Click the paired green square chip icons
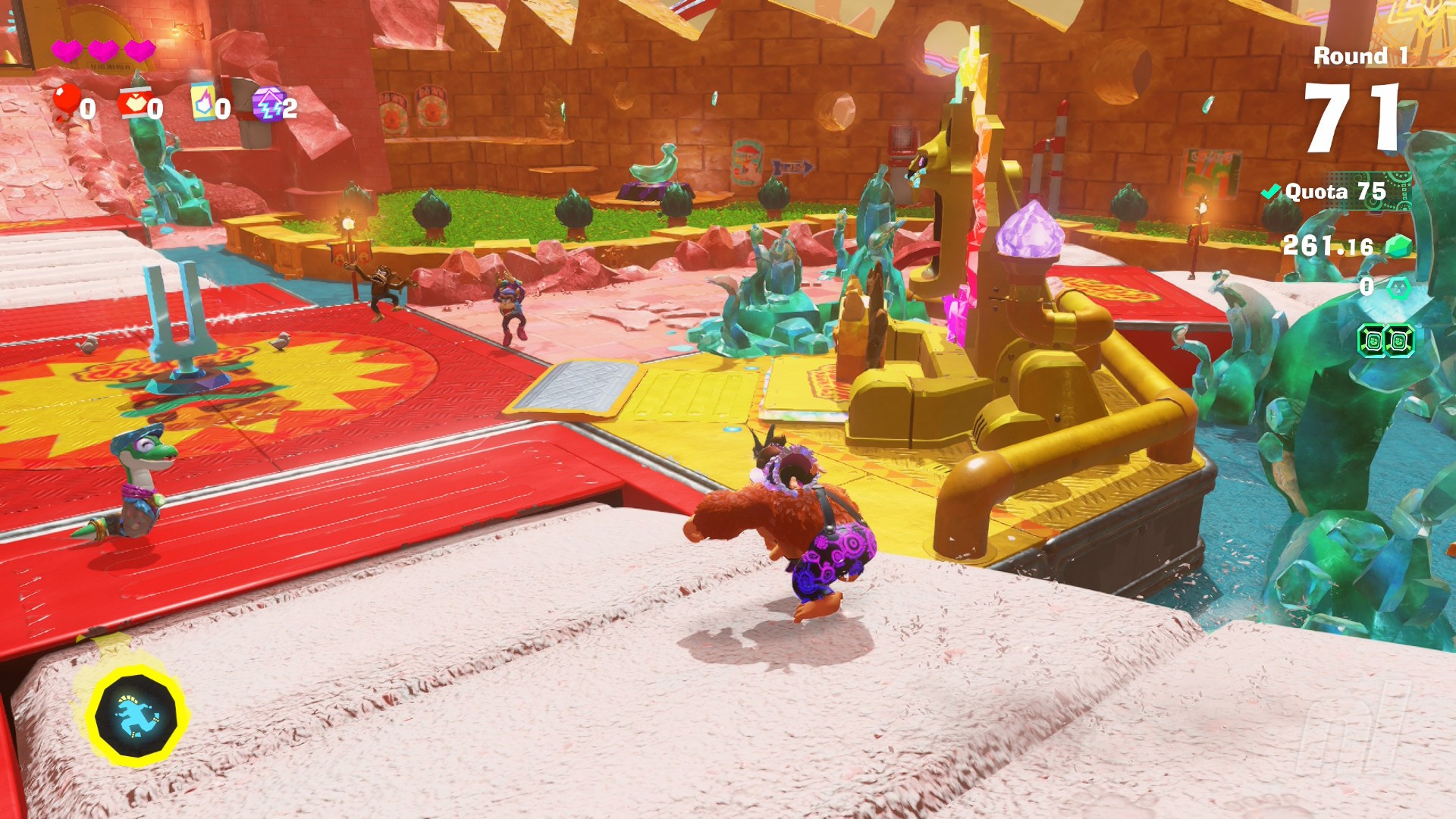This screenshot has height=819, width=1456. (x=1385, y=341)
